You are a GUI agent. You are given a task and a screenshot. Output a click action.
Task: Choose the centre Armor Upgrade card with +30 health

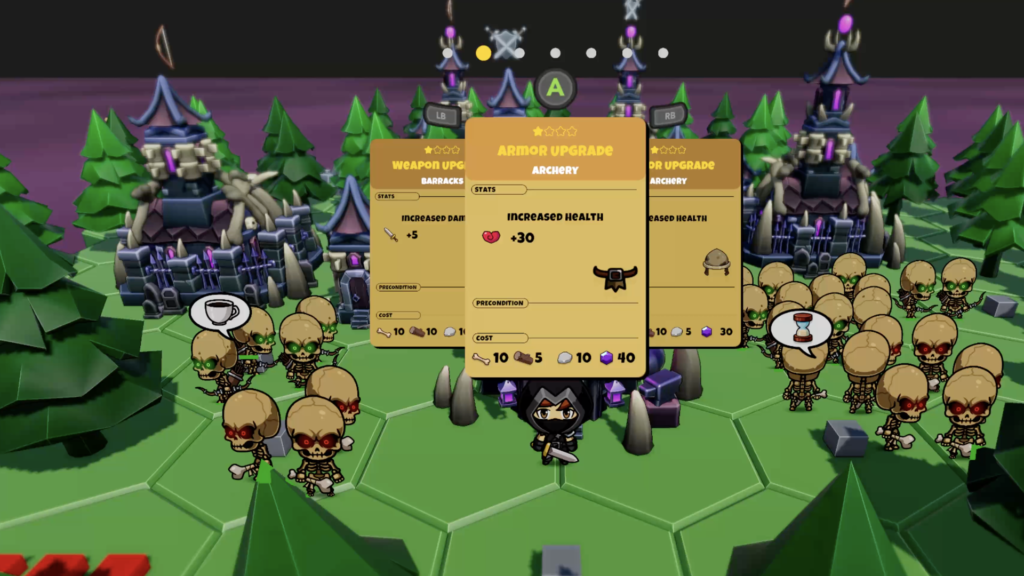click(555, 247)
